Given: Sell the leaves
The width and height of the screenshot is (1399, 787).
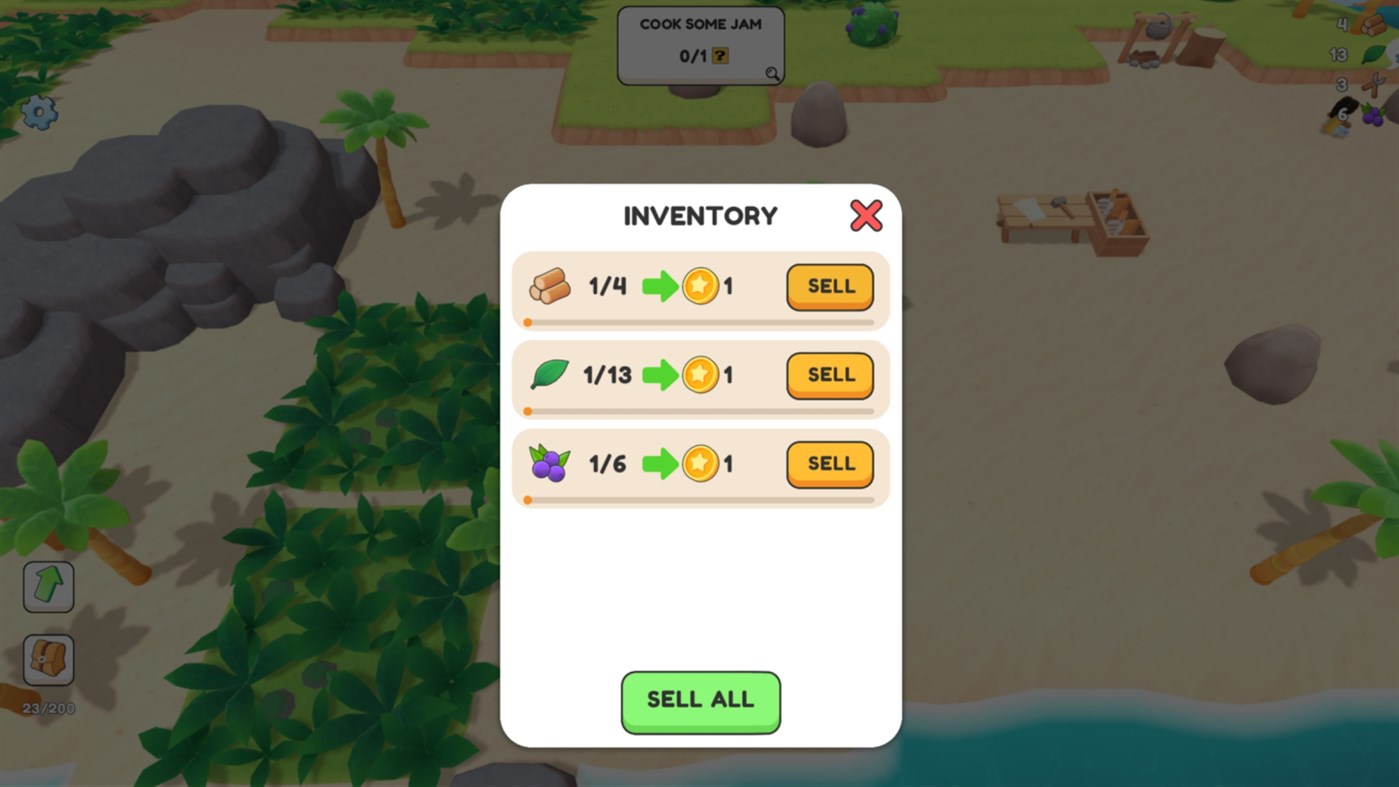Looking at the screenshot, I should click(829, 375).
